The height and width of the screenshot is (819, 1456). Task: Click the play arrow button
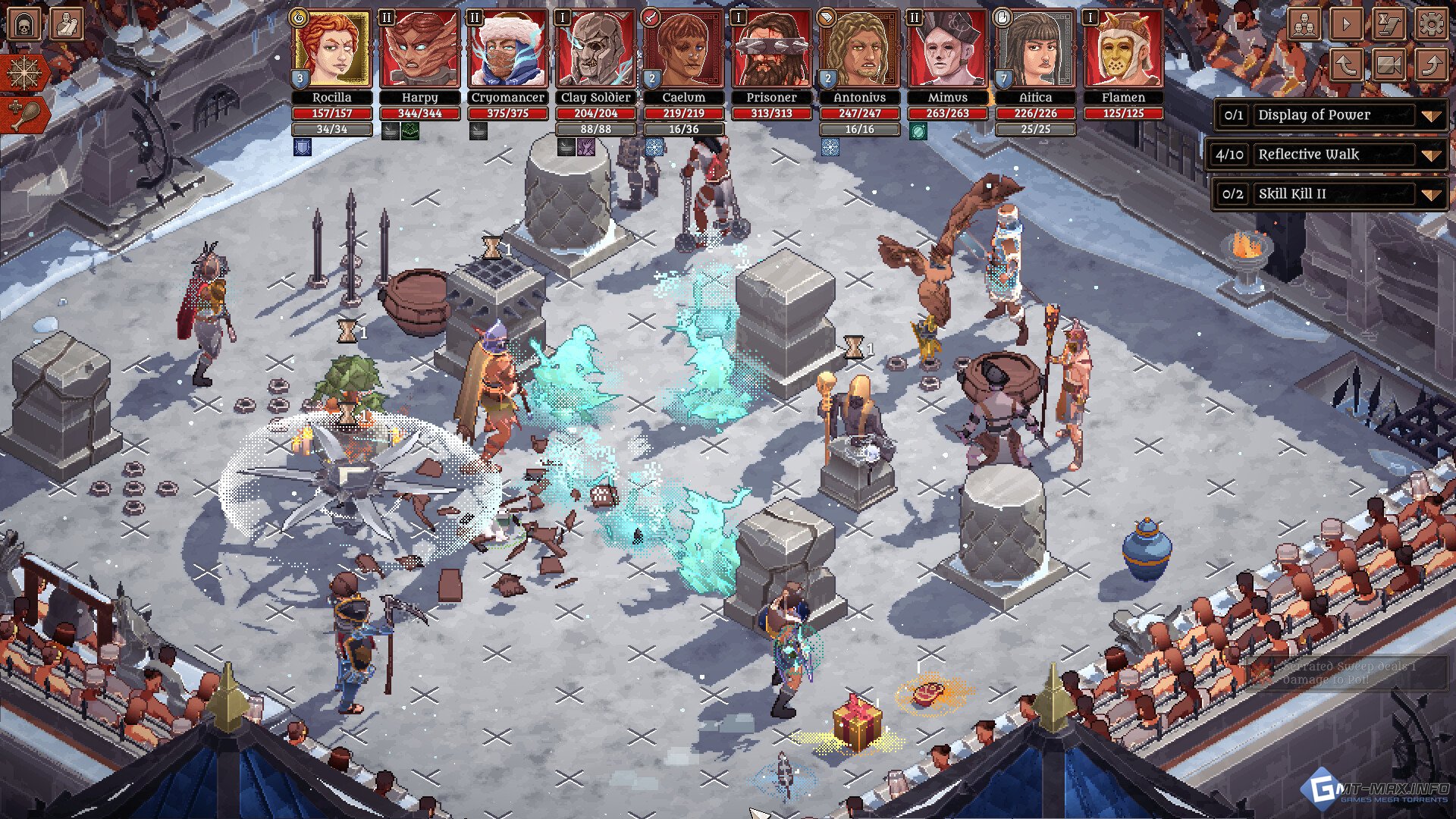1346,24
